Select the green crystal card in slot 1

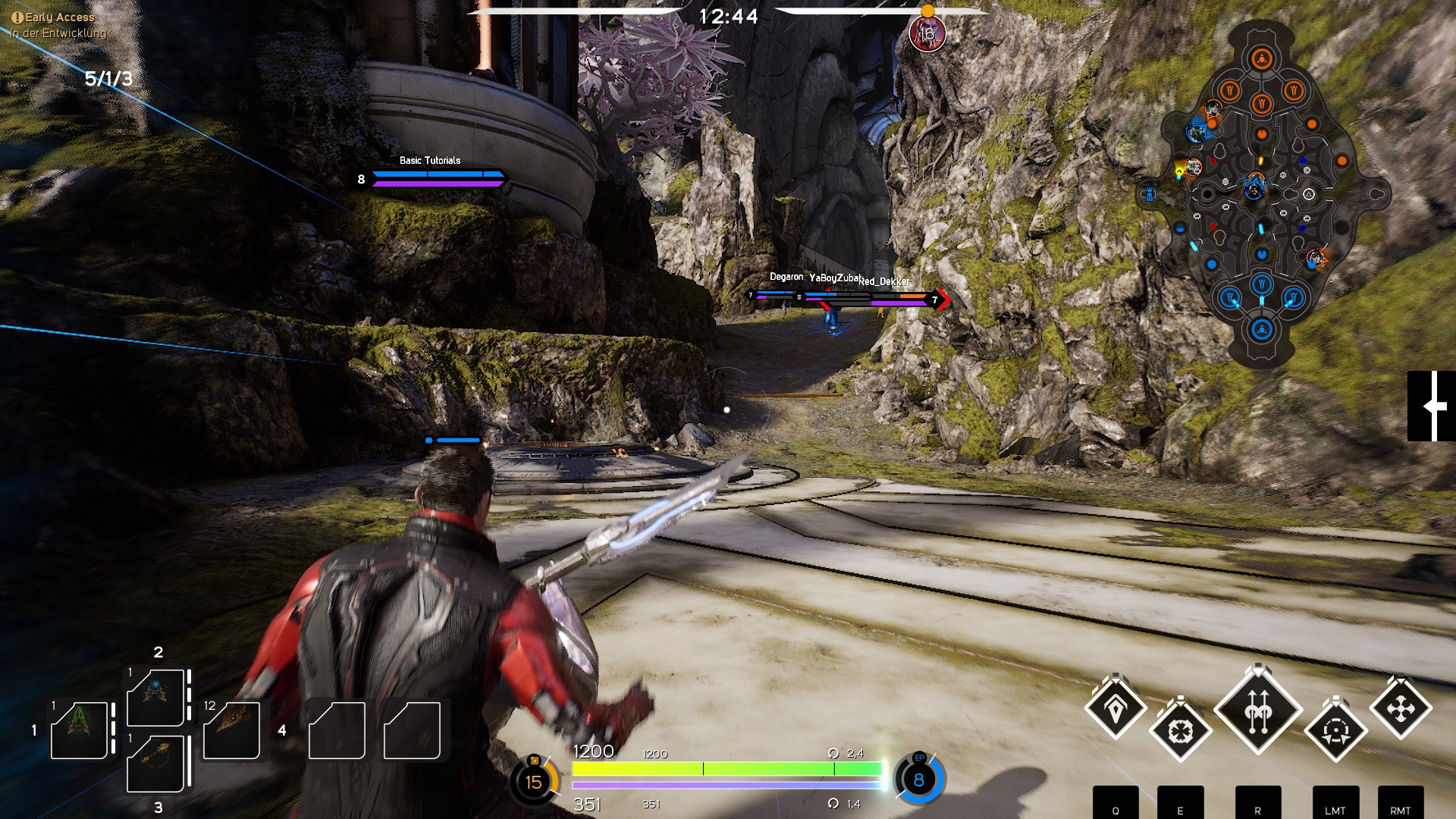pyautogui.click(x=79, y=730)
